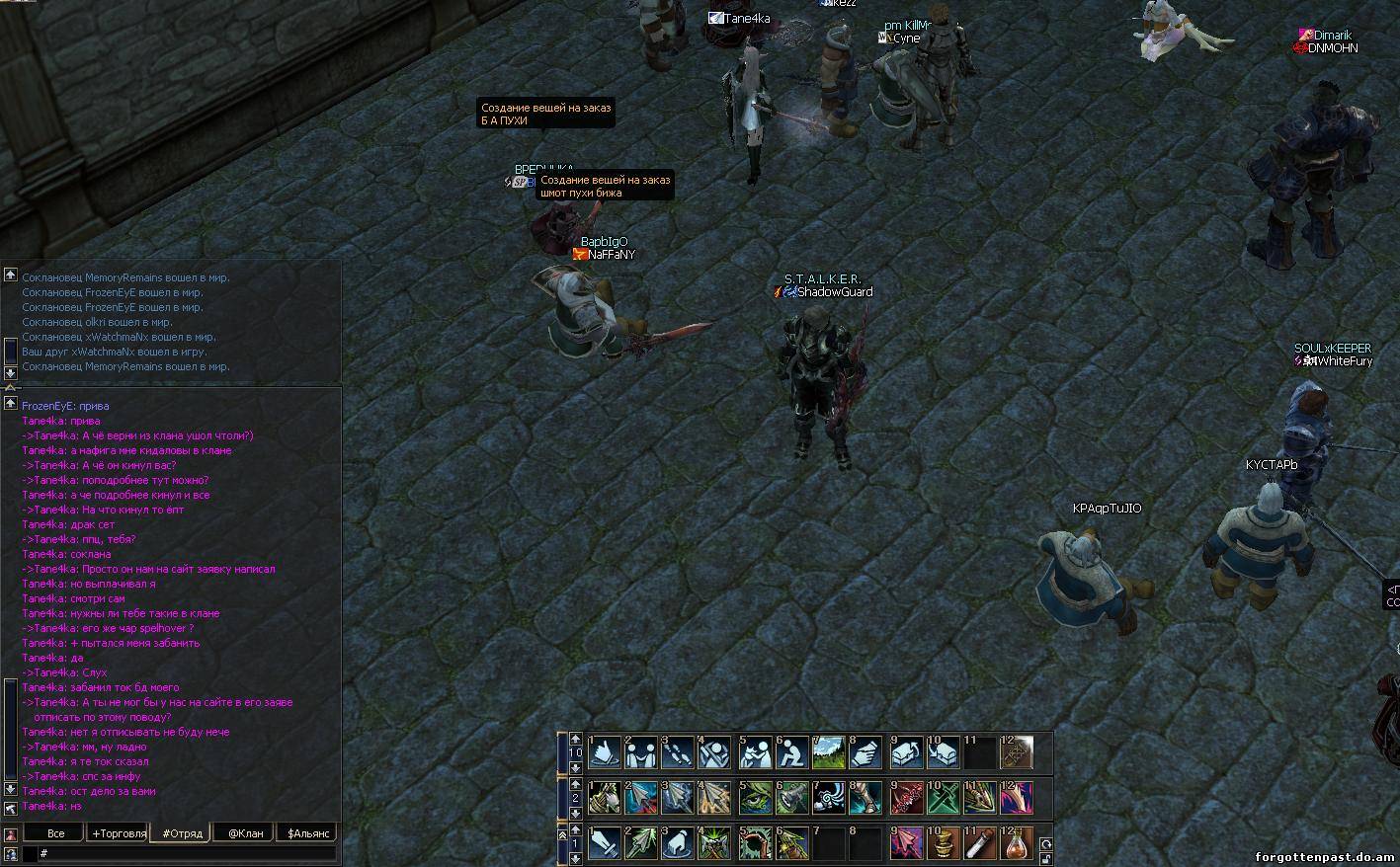This screenshot has height=867, width=1400.
Task: Select the white vial item slot
Action: tap(980, 843)
